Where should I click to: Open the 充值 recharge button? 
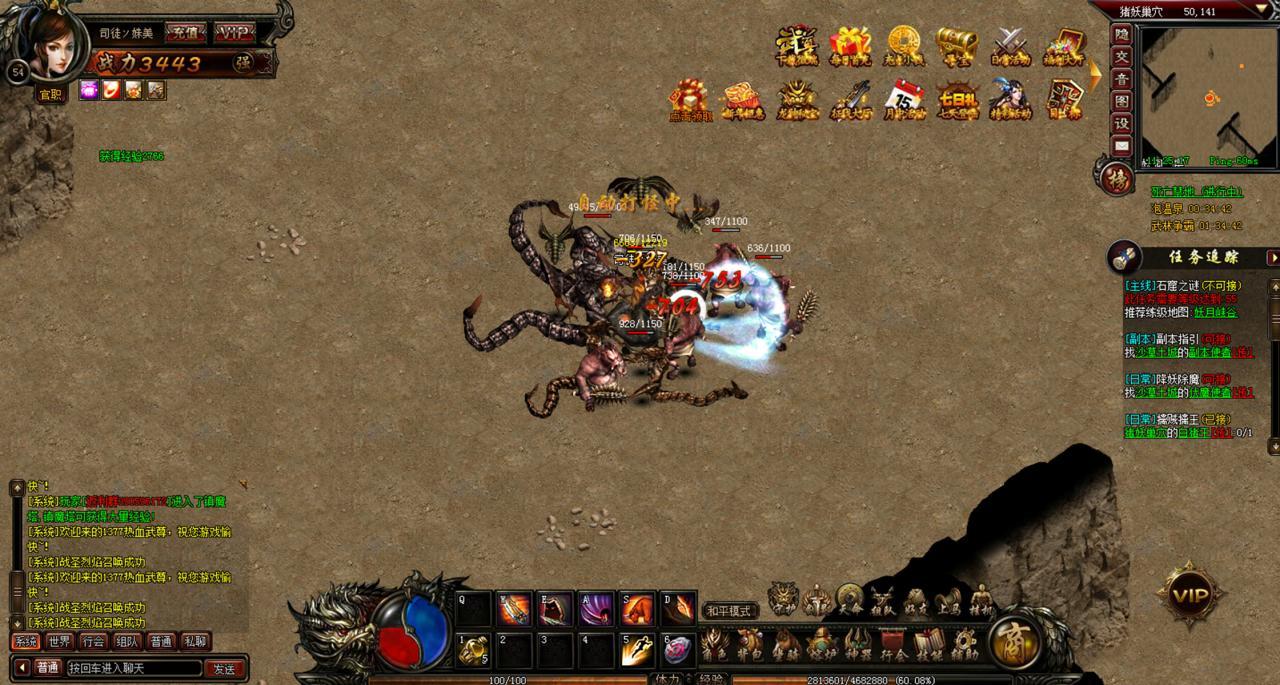click(x=184, y=33)
